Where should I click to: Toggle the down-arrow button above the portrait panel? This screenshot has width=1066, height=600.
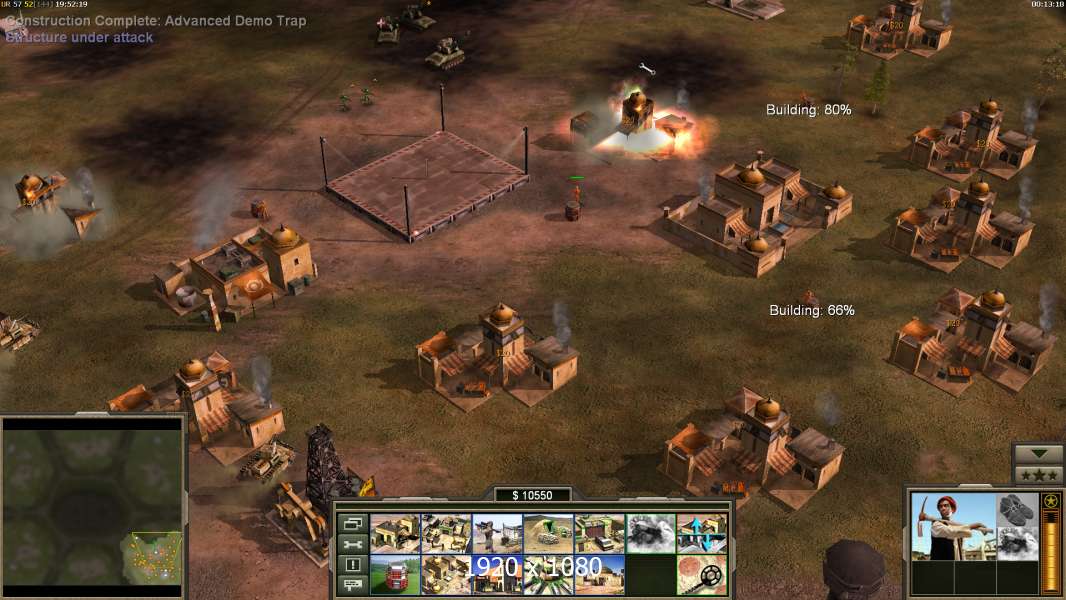point(1038,454)
